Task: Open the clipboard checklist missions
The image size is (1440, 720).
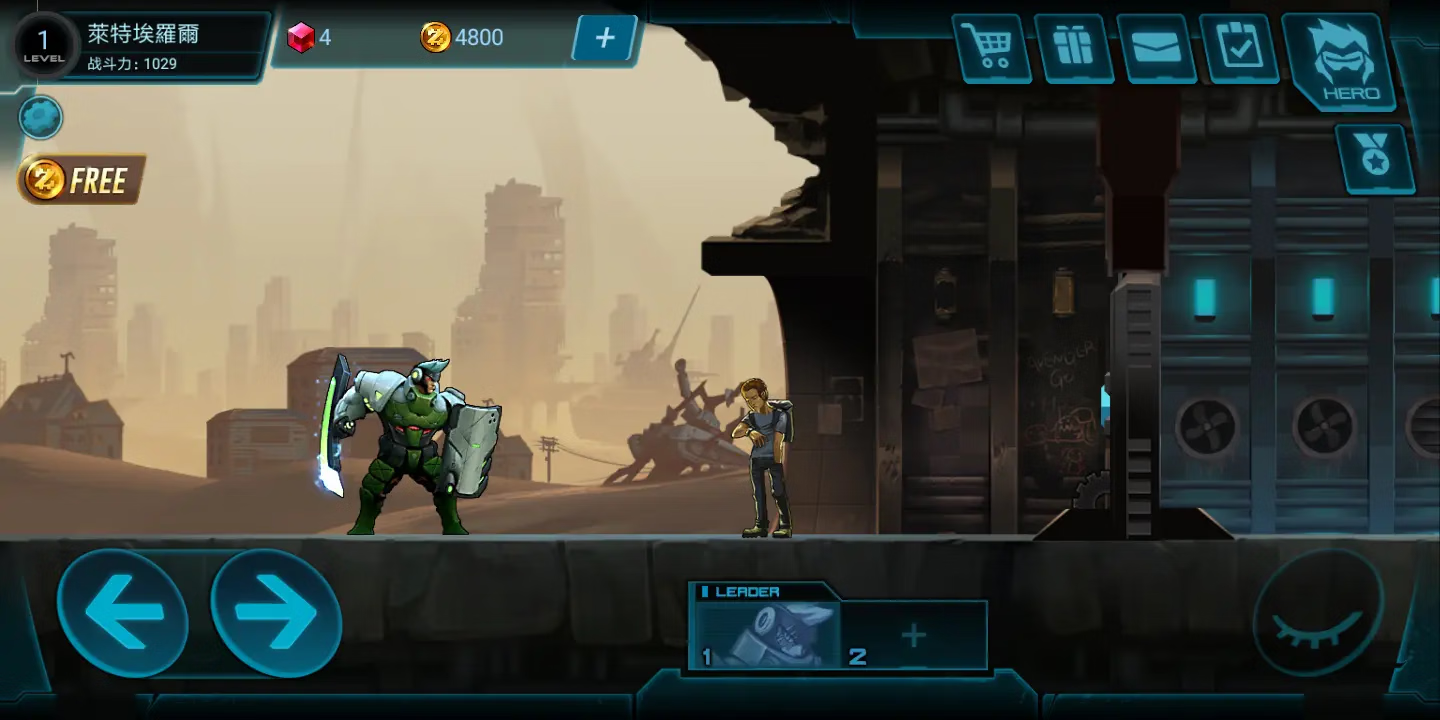Action: 1240,48
